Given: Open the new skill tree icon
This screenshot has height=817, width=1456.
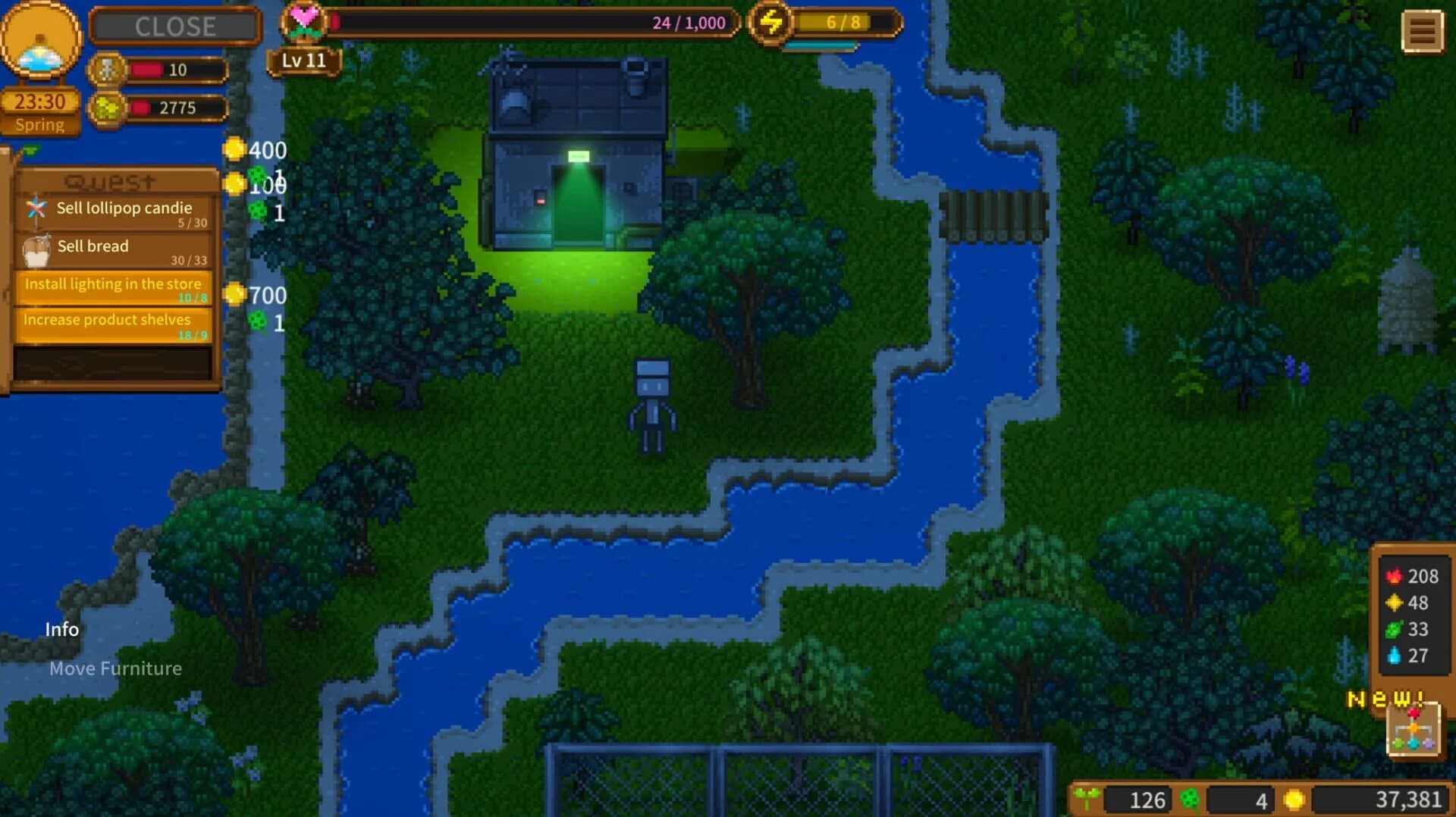Looking at the screenshot, I should pyautogui.click(x=1414, y=730).
